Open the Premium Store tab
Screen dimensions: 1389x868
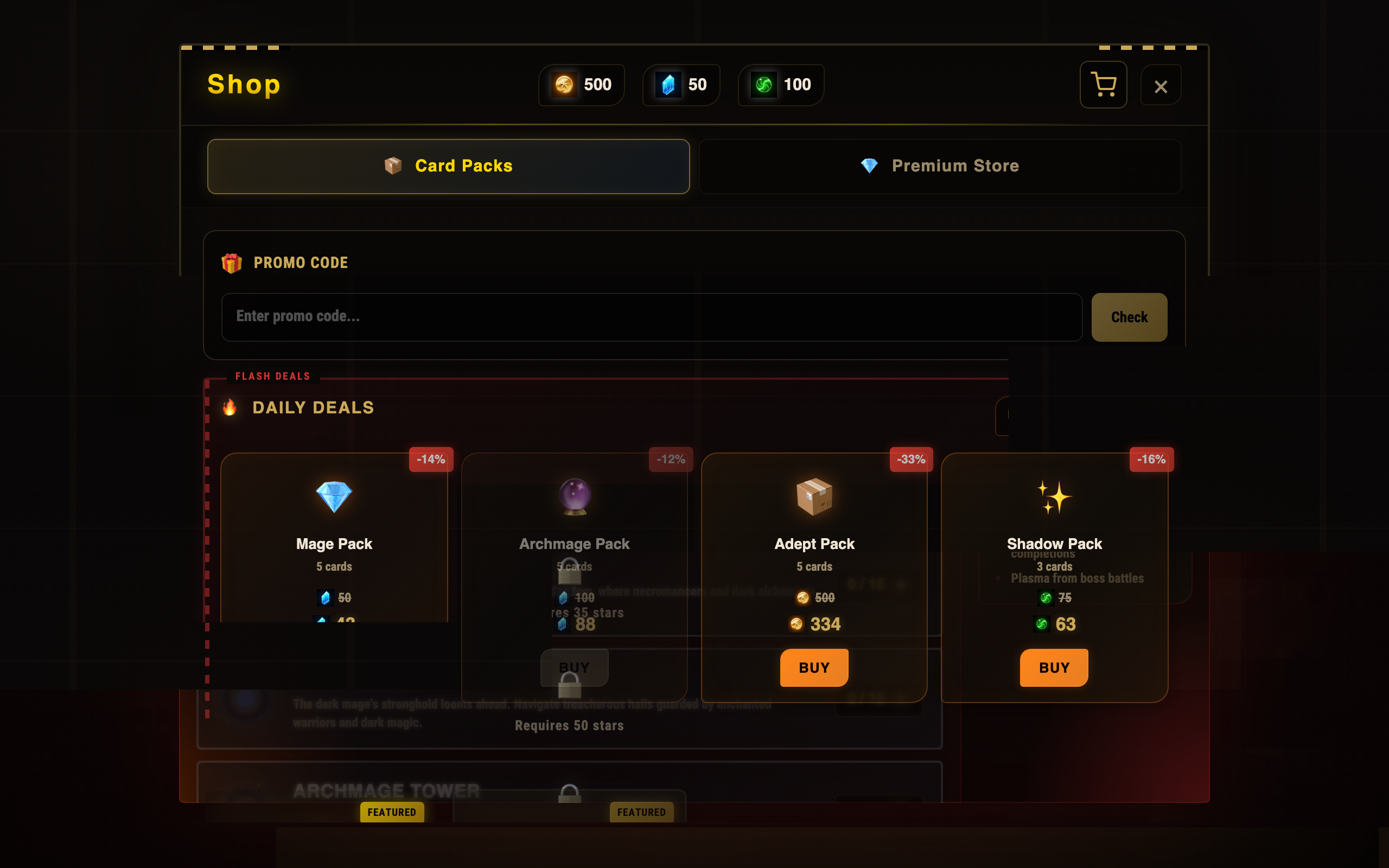(x=940, y=166)
